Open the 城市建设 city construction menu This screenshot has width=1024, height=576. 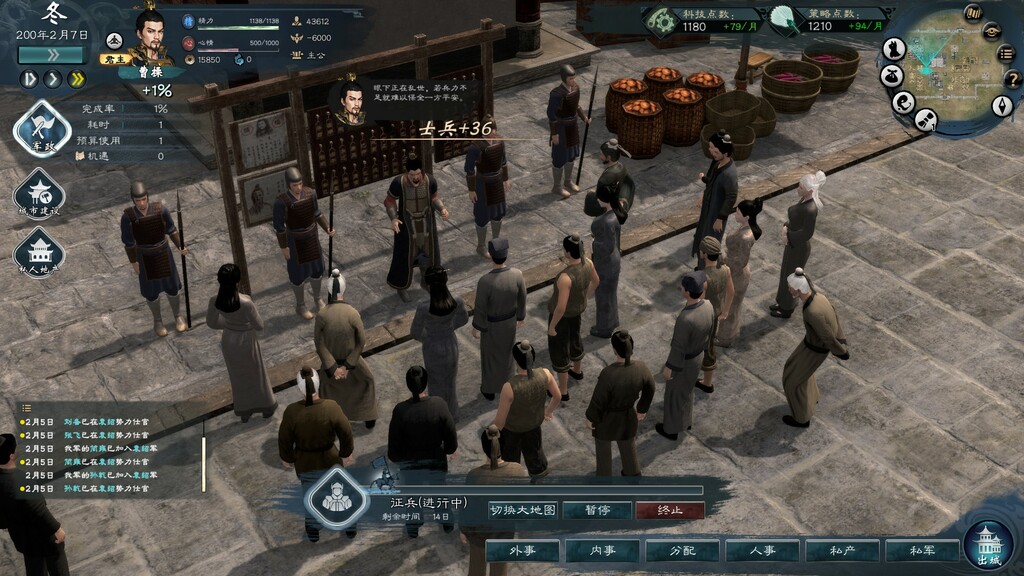pyautogui.click(x=40, y=194)
